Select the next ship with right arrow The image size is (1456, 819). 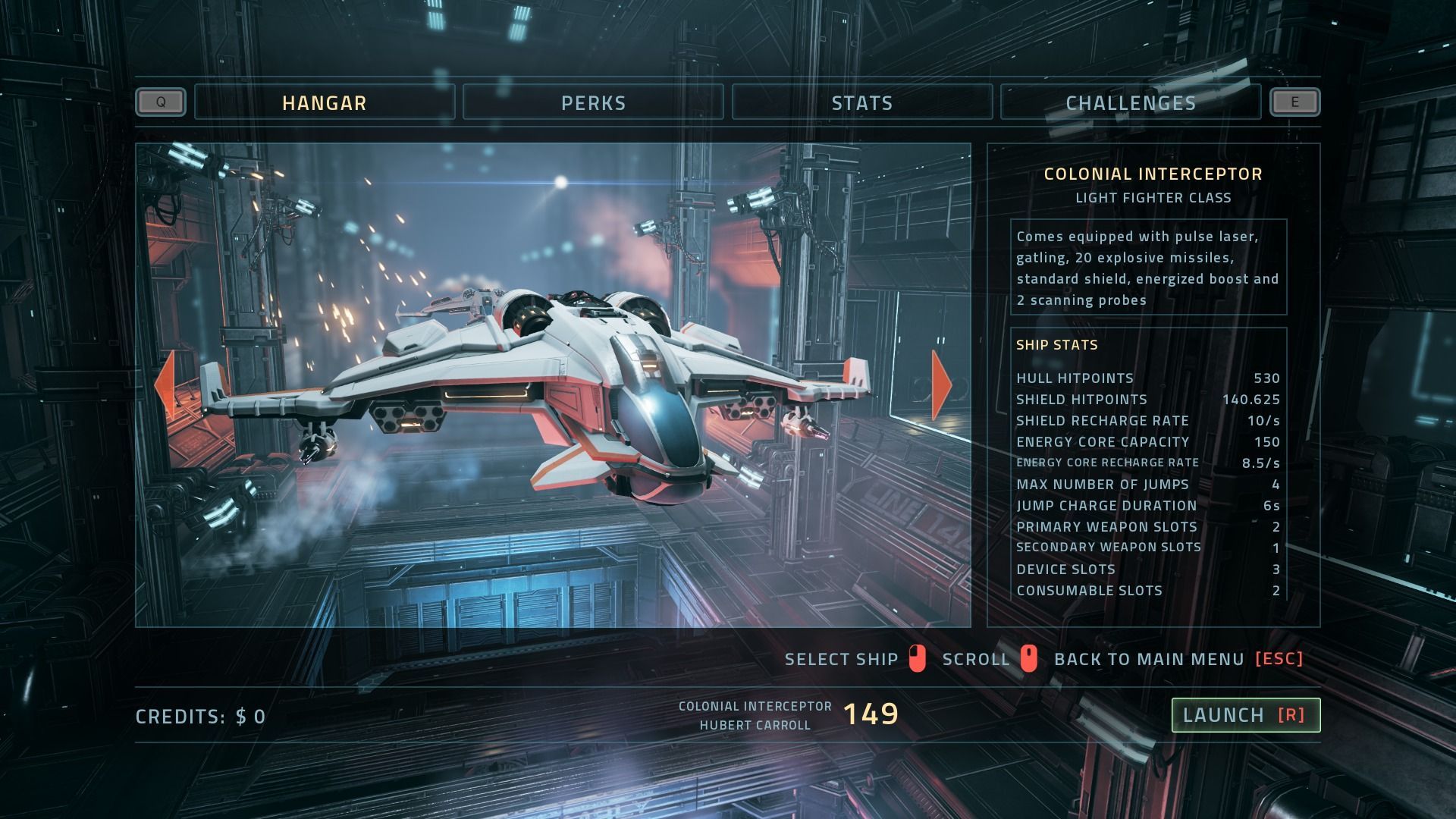point(941,384)
